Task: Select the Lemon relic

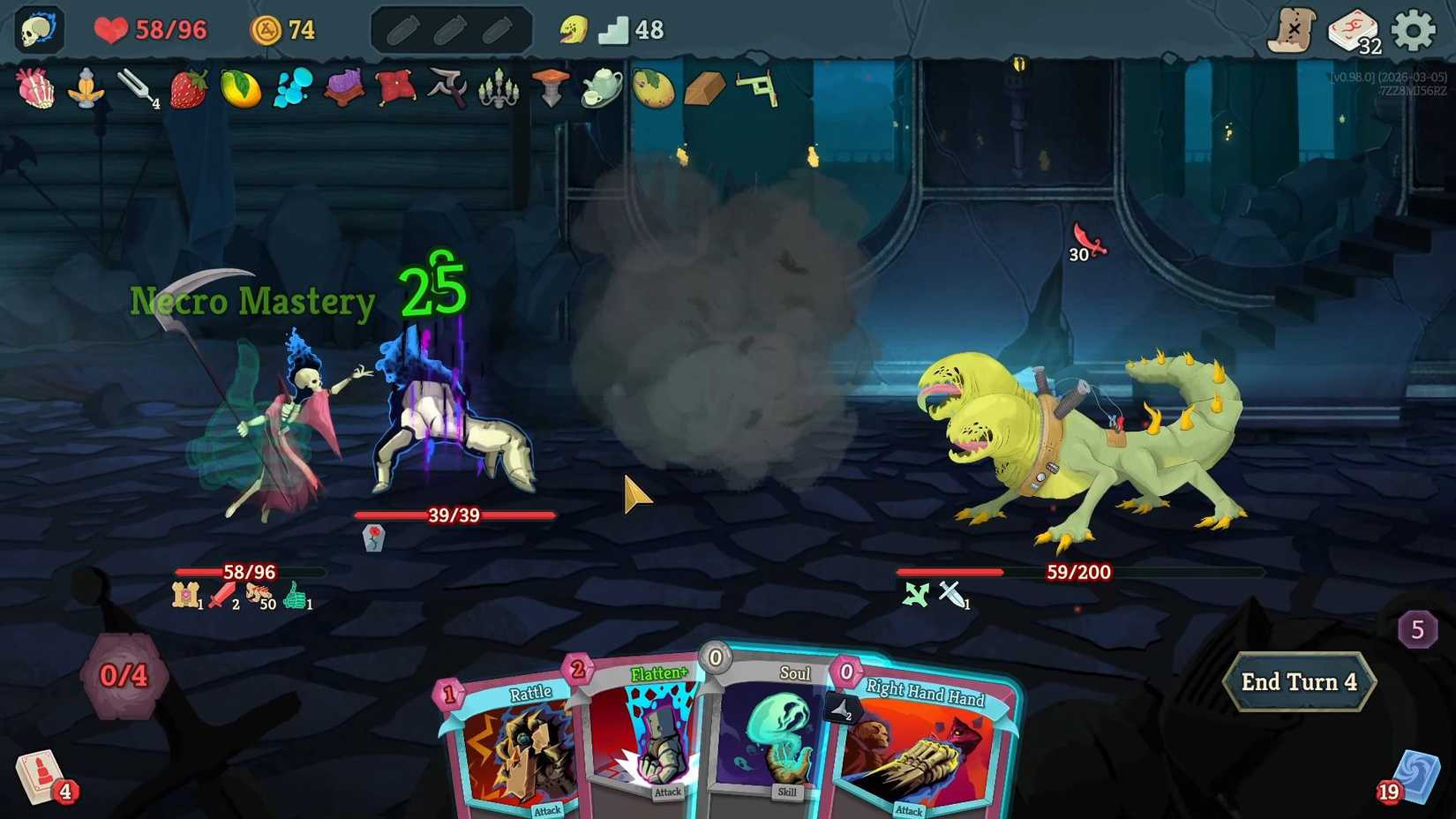Action: pos(239,89)
